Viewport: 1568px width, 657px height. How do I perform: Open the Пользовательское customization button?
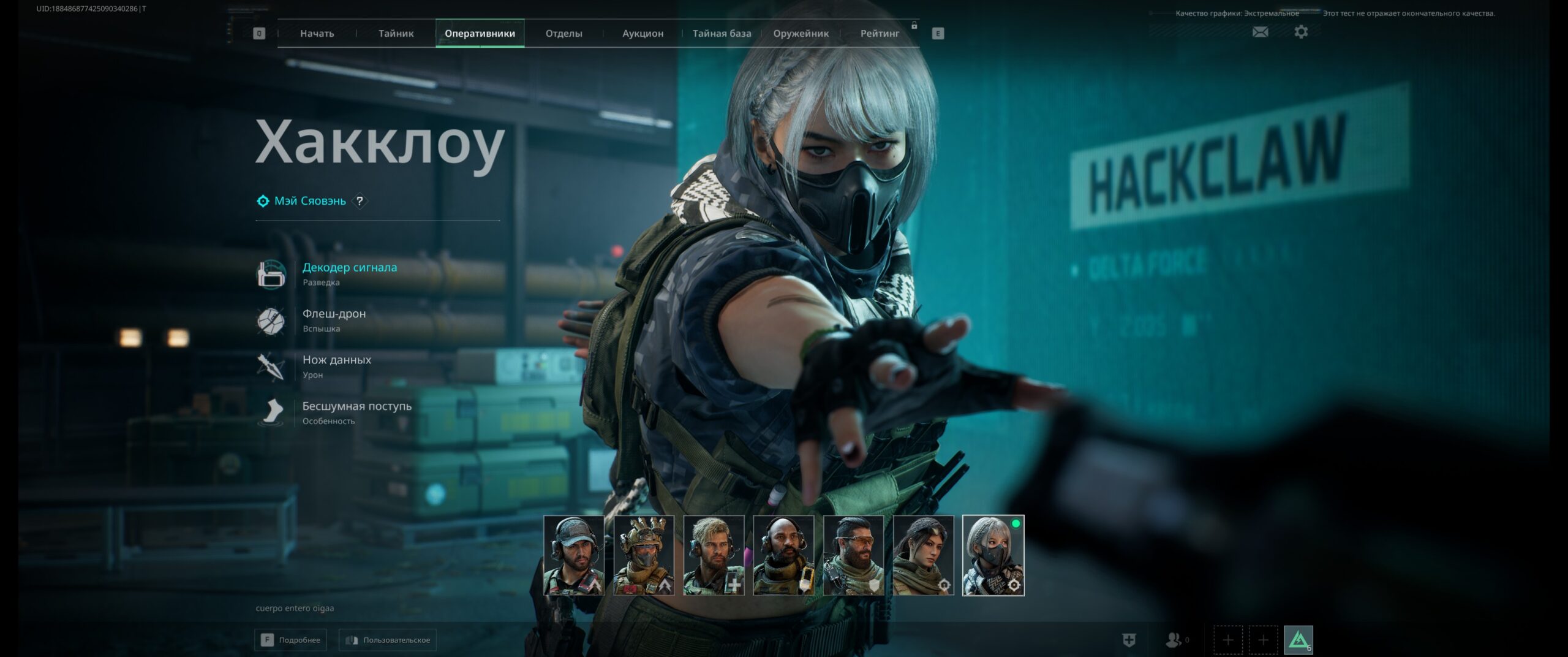388,640
